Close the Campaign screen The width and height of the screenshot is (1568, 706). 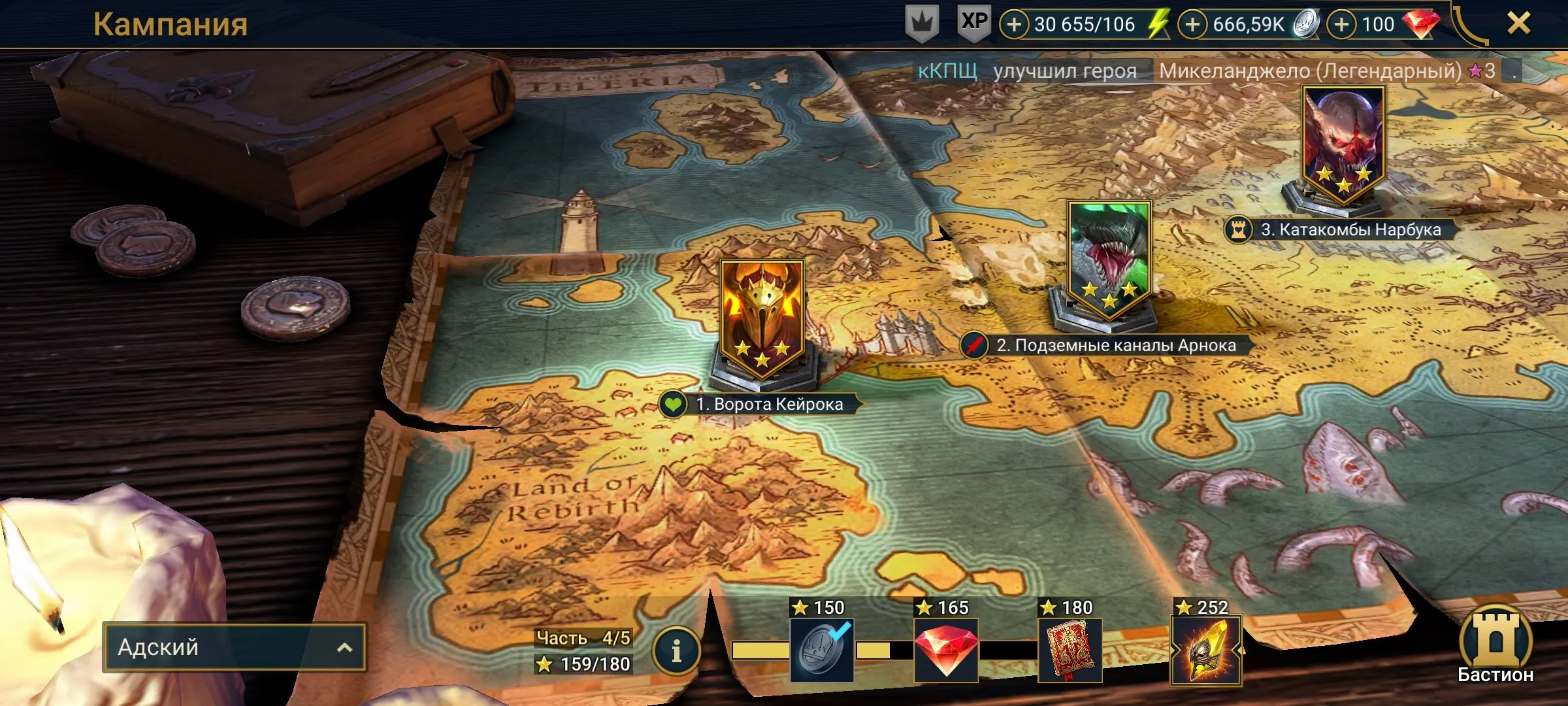(x=1518, y=24)
